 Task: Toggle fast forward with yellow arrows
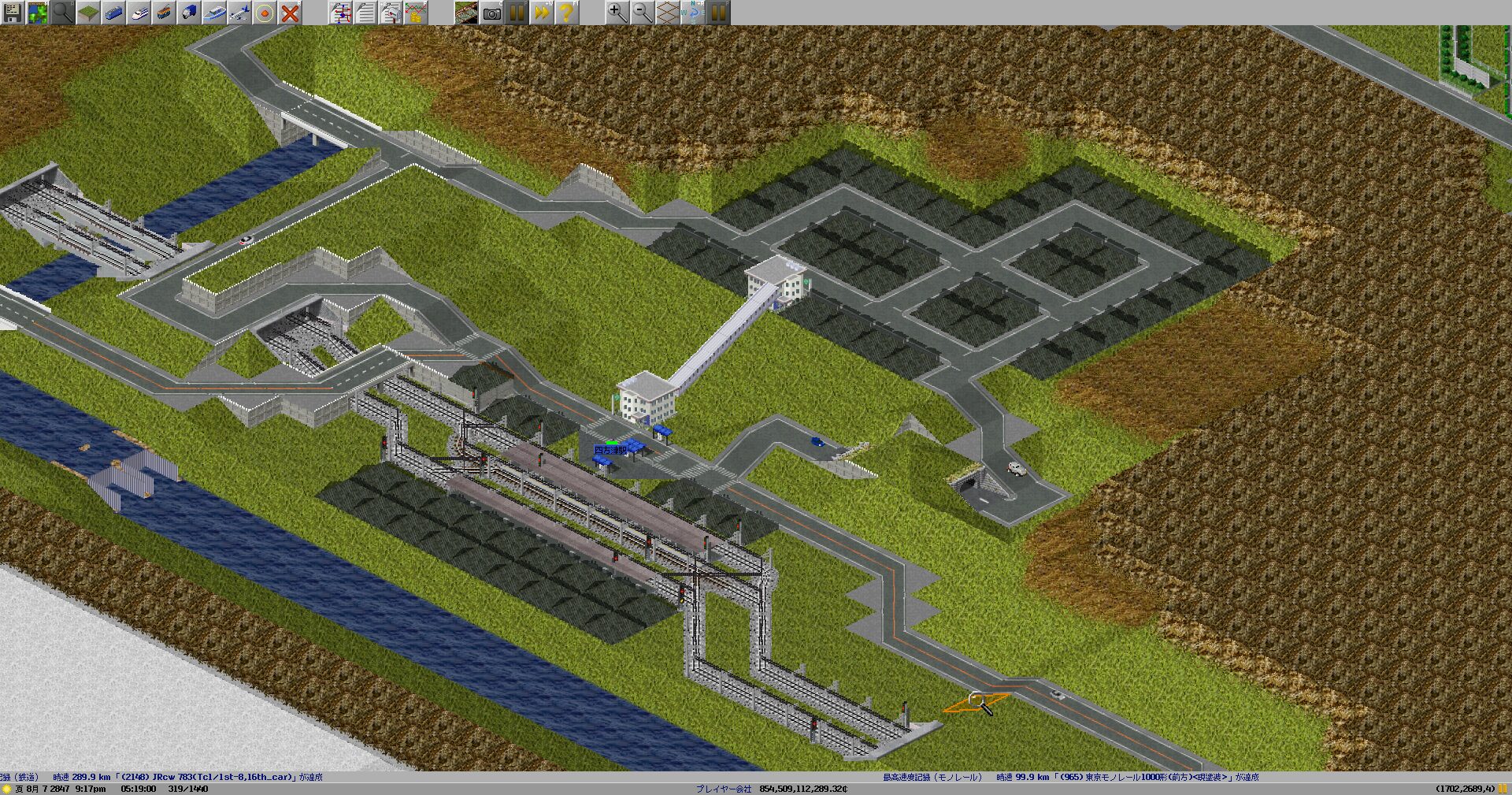coord(541,12)
